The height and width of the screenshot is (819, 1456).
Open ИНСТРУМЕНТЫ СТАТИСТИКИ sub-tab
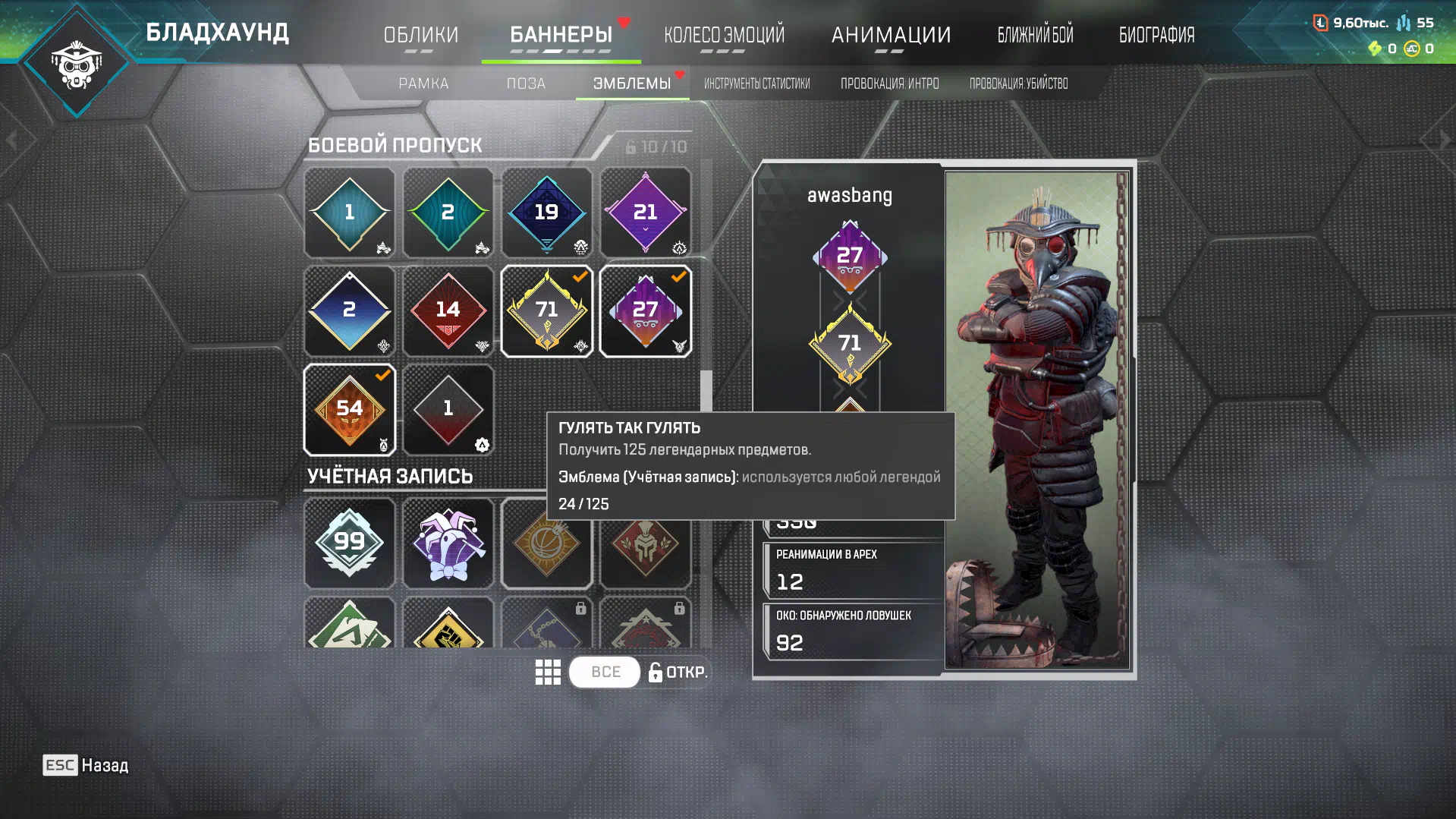tap(756, 83)
